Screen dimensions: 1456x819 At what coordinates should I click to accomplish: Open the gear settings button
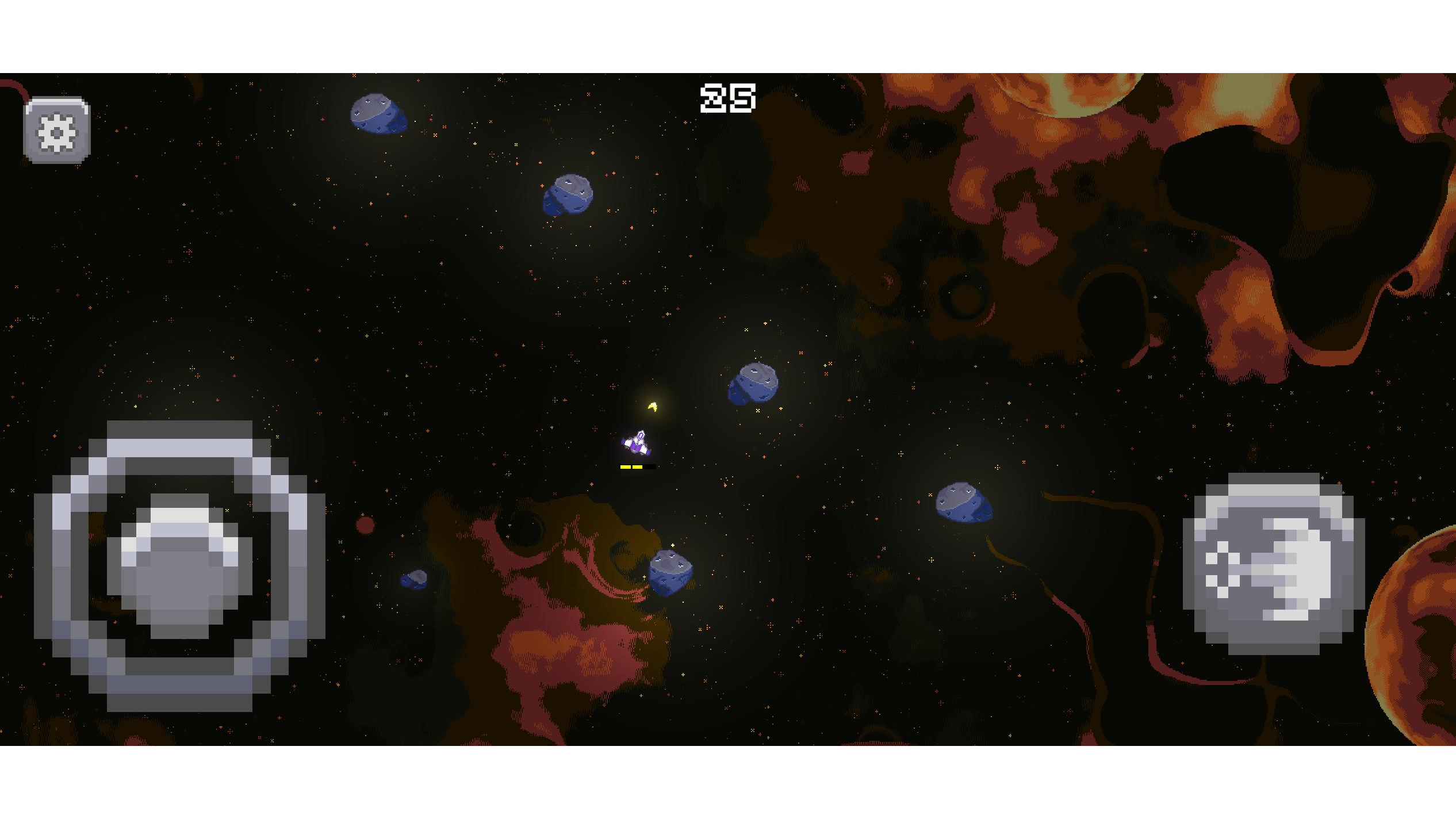(x=57, y=131)
